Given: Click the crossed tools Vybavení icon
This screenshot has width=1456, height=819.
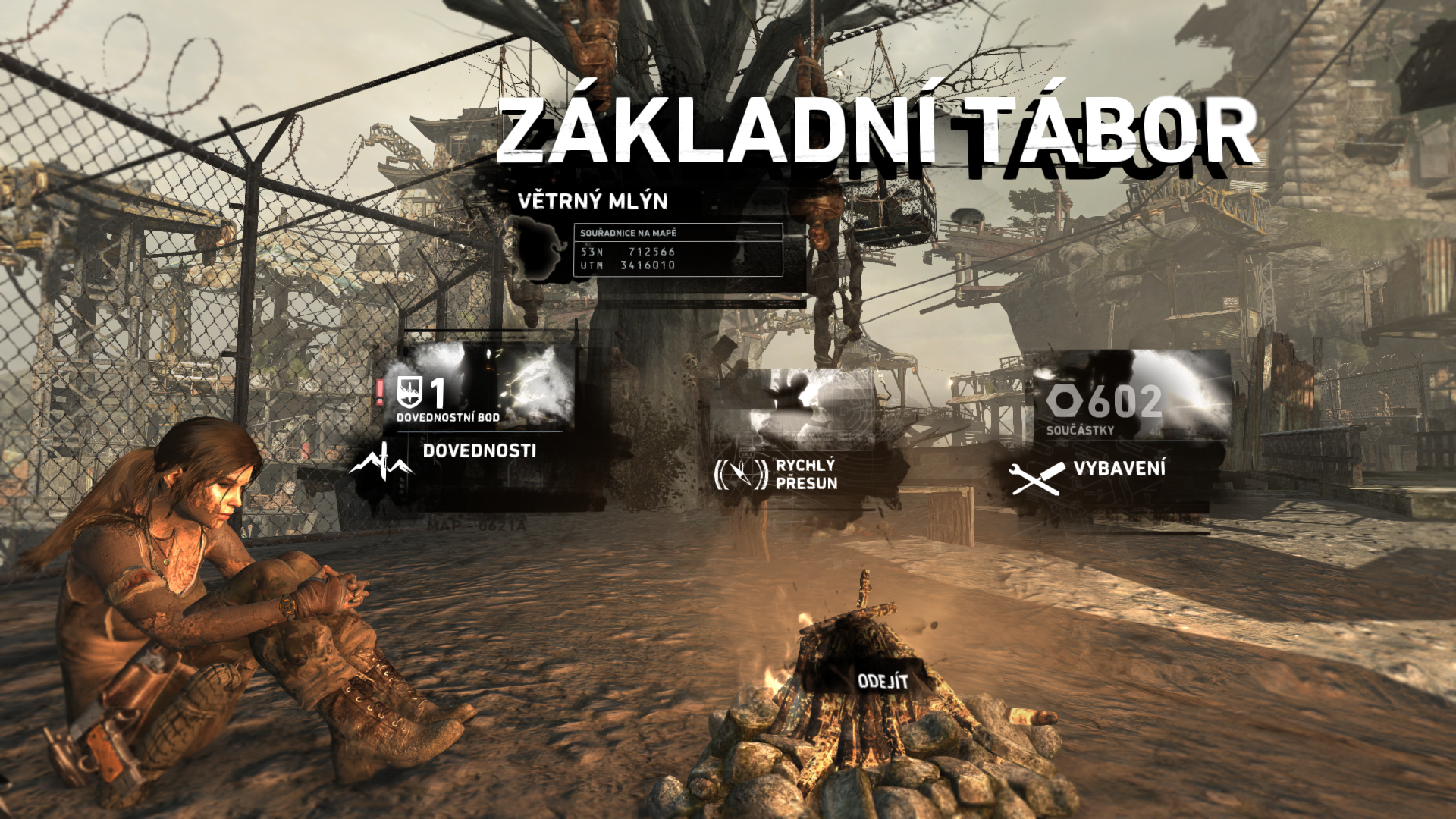Looking at the screenshot, I should point(1036,478).
